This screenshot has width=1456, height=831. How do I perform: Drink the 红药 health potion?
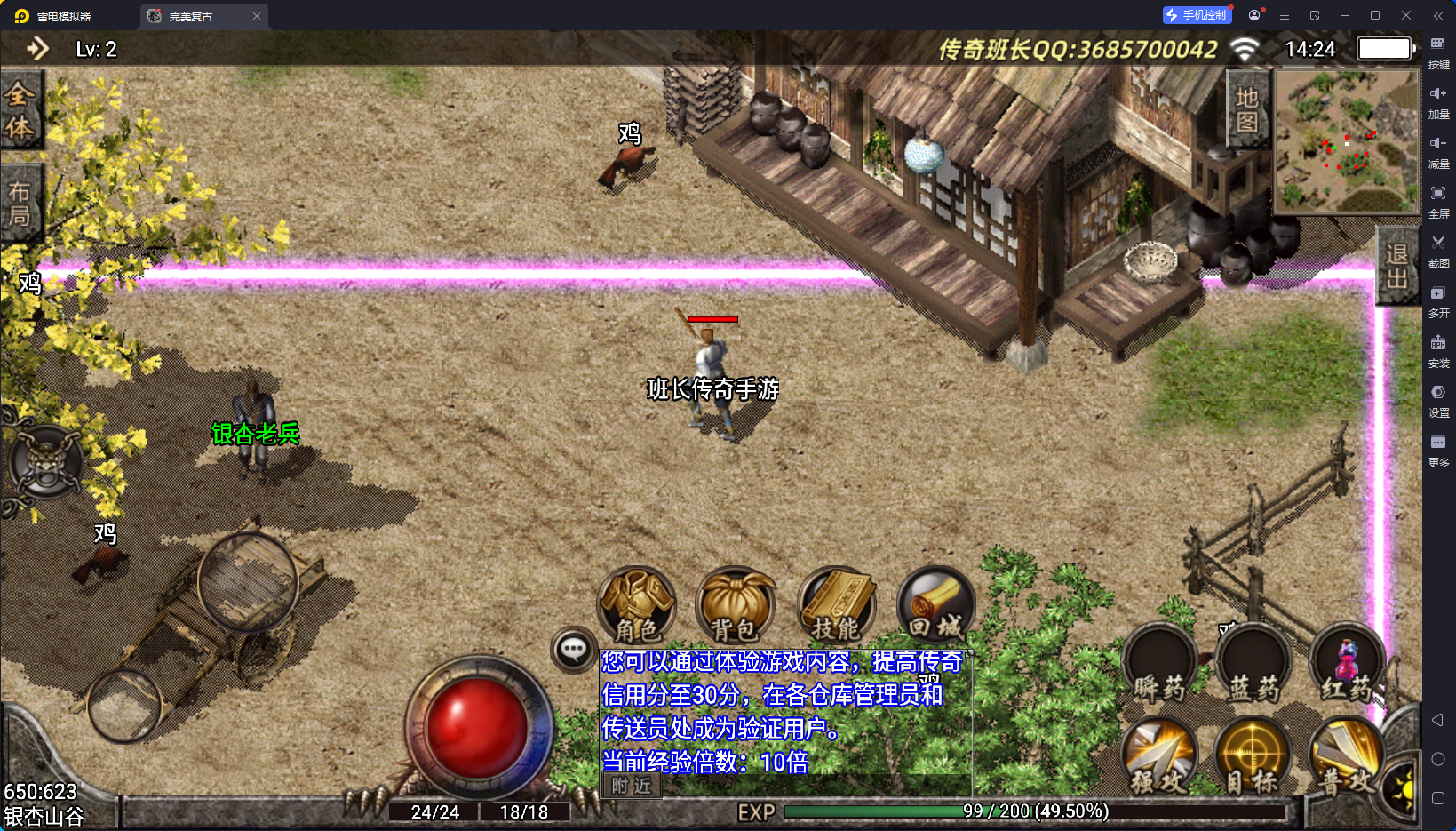[1347, 667]
